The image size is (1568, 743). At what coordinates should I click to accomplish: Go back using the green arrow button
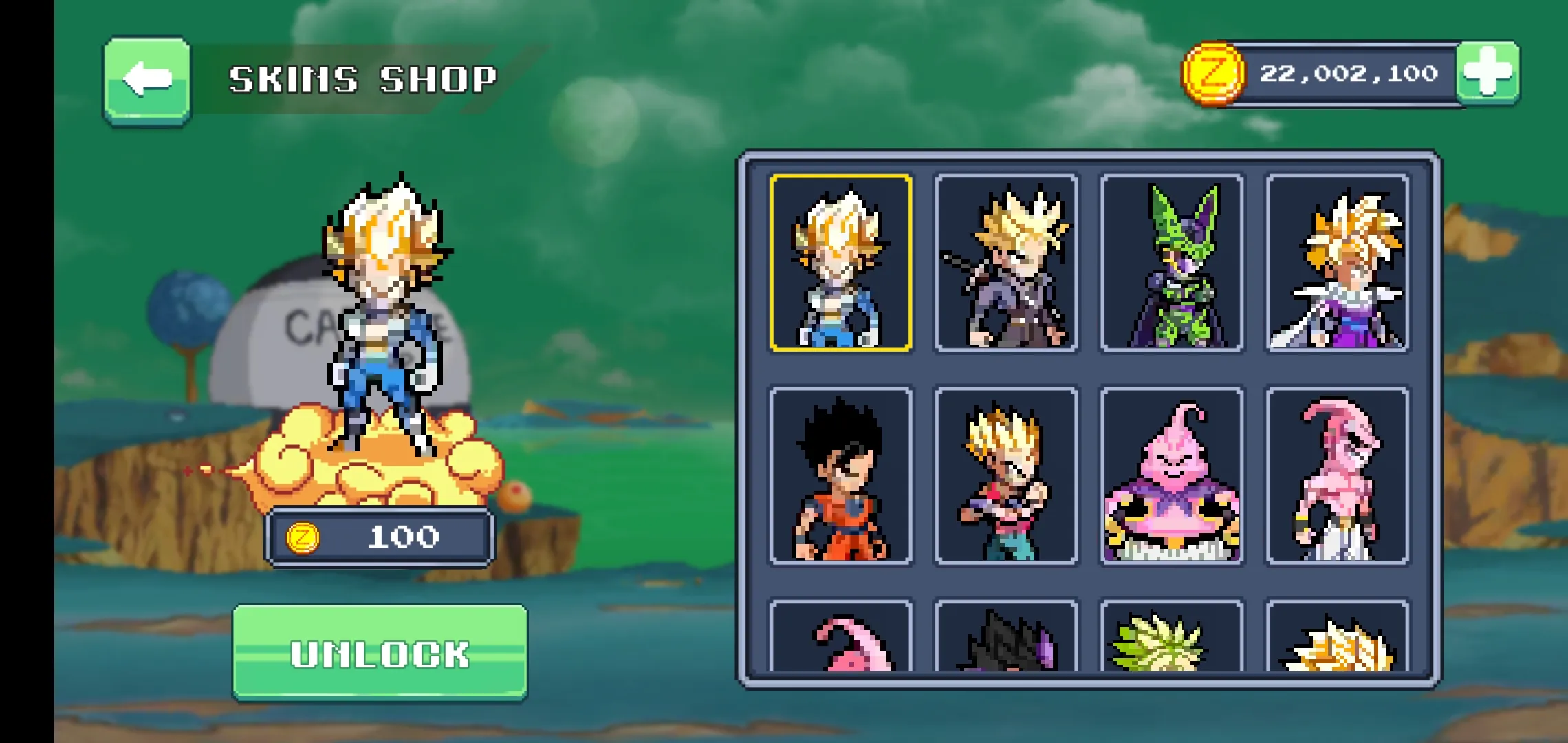tap(147, 80)
